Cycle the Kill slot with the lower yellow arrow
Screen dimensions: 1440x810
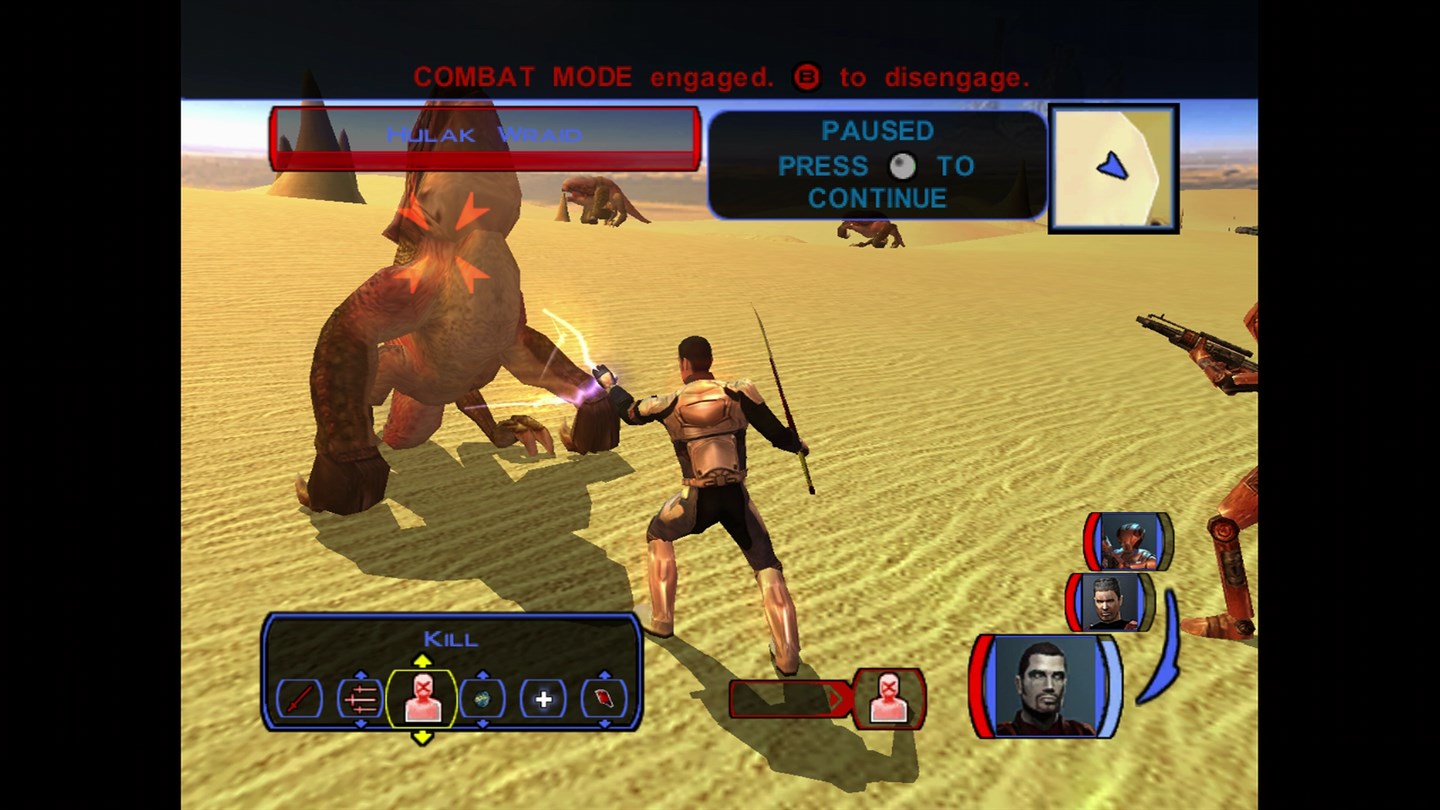(422, 738)
